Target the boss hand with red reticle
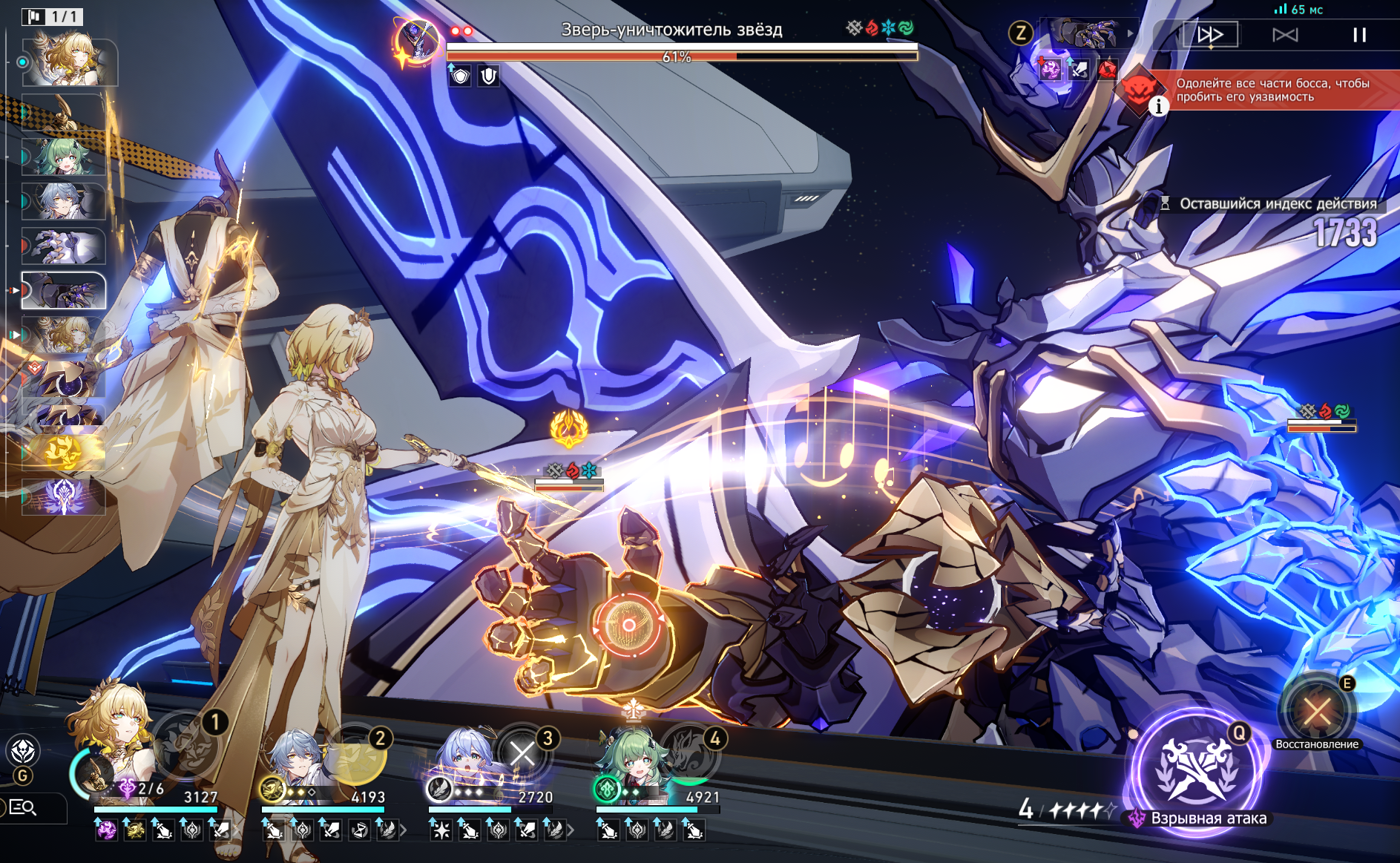Screen dimensions: 1400x863 [628, 625]
